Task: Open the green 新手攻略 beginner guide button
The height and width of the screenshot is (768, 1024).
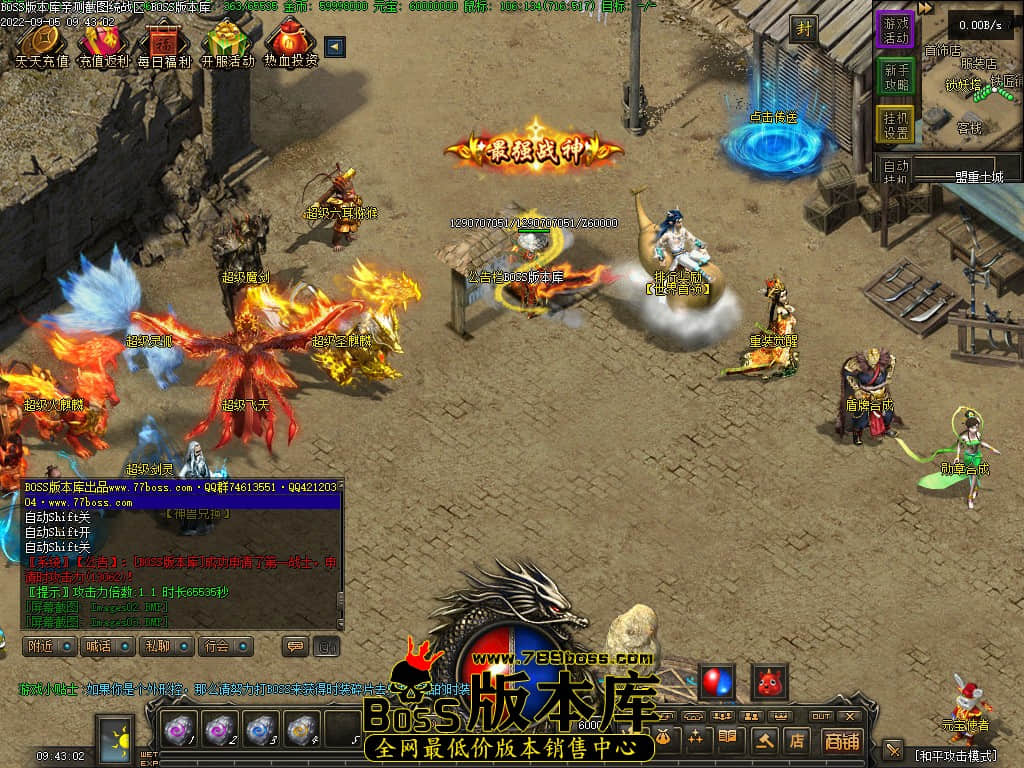Action: 895,77
